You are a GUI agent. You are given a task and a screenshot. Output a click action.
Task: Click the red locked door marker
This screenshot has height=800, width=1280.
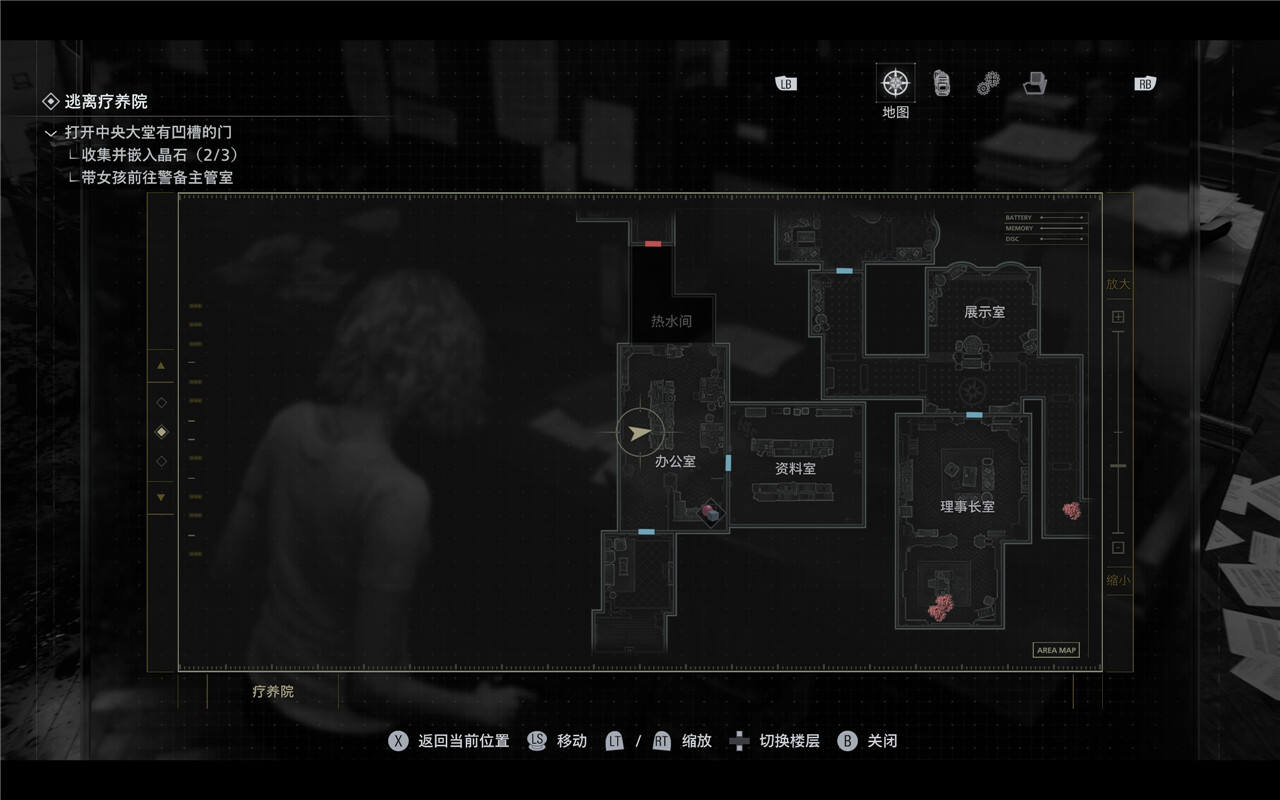click(x=653, y=243)
